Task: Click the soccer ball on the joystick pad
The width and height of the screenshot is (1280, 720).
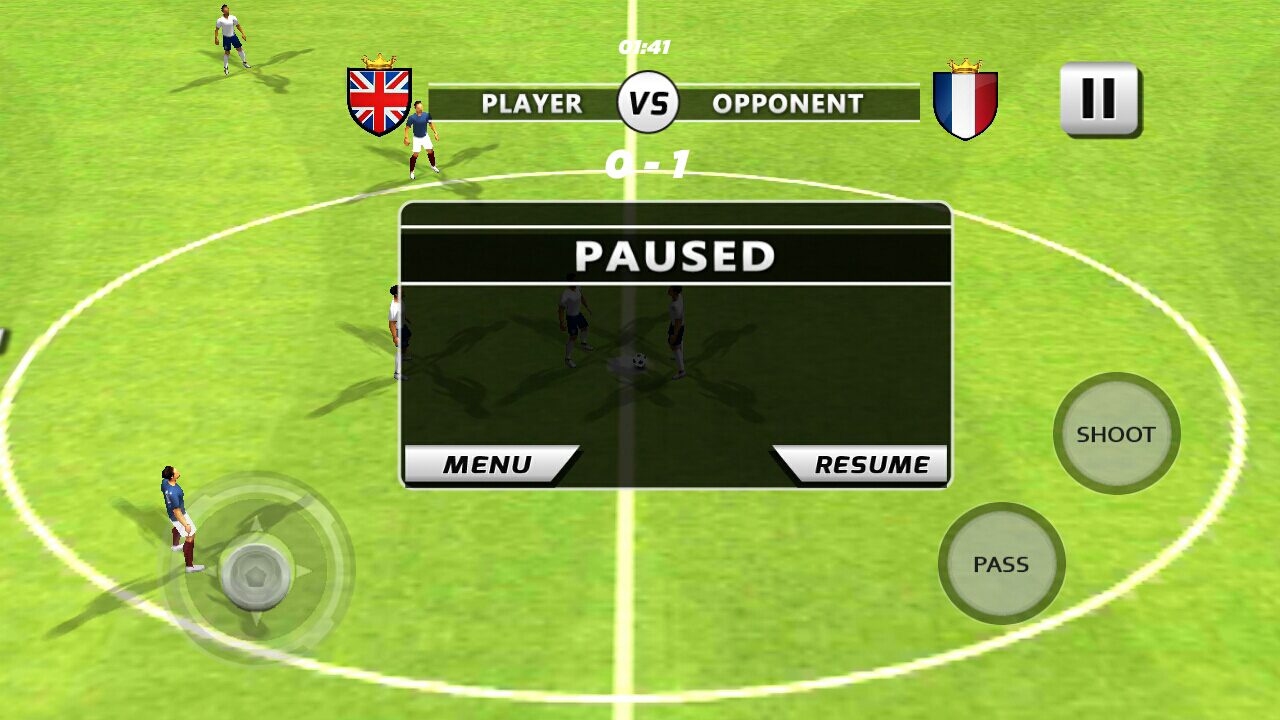Action: 258,573
